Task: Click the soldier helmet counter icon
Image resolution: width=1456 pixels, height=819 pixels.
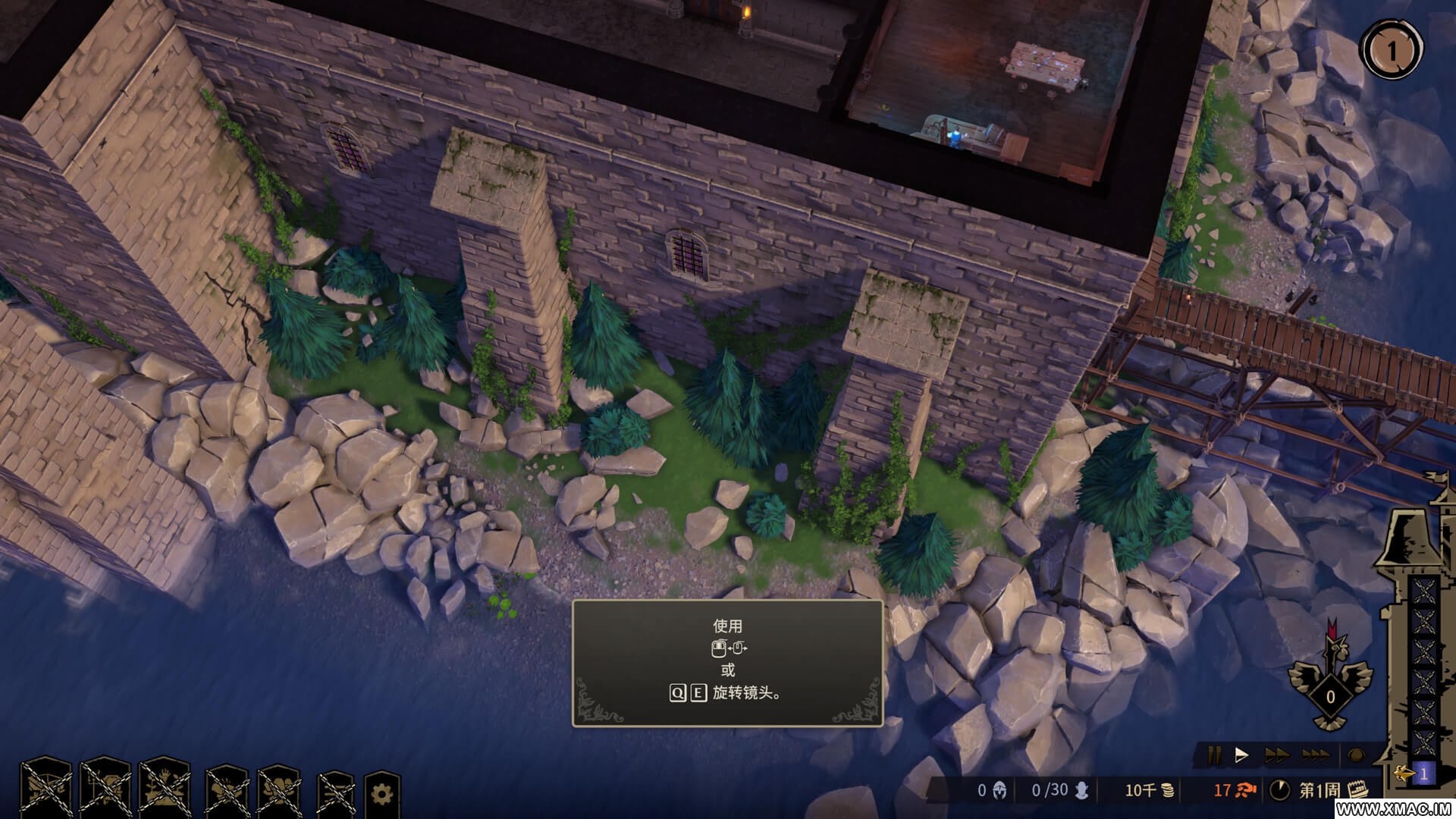Action: coord(998,790)
